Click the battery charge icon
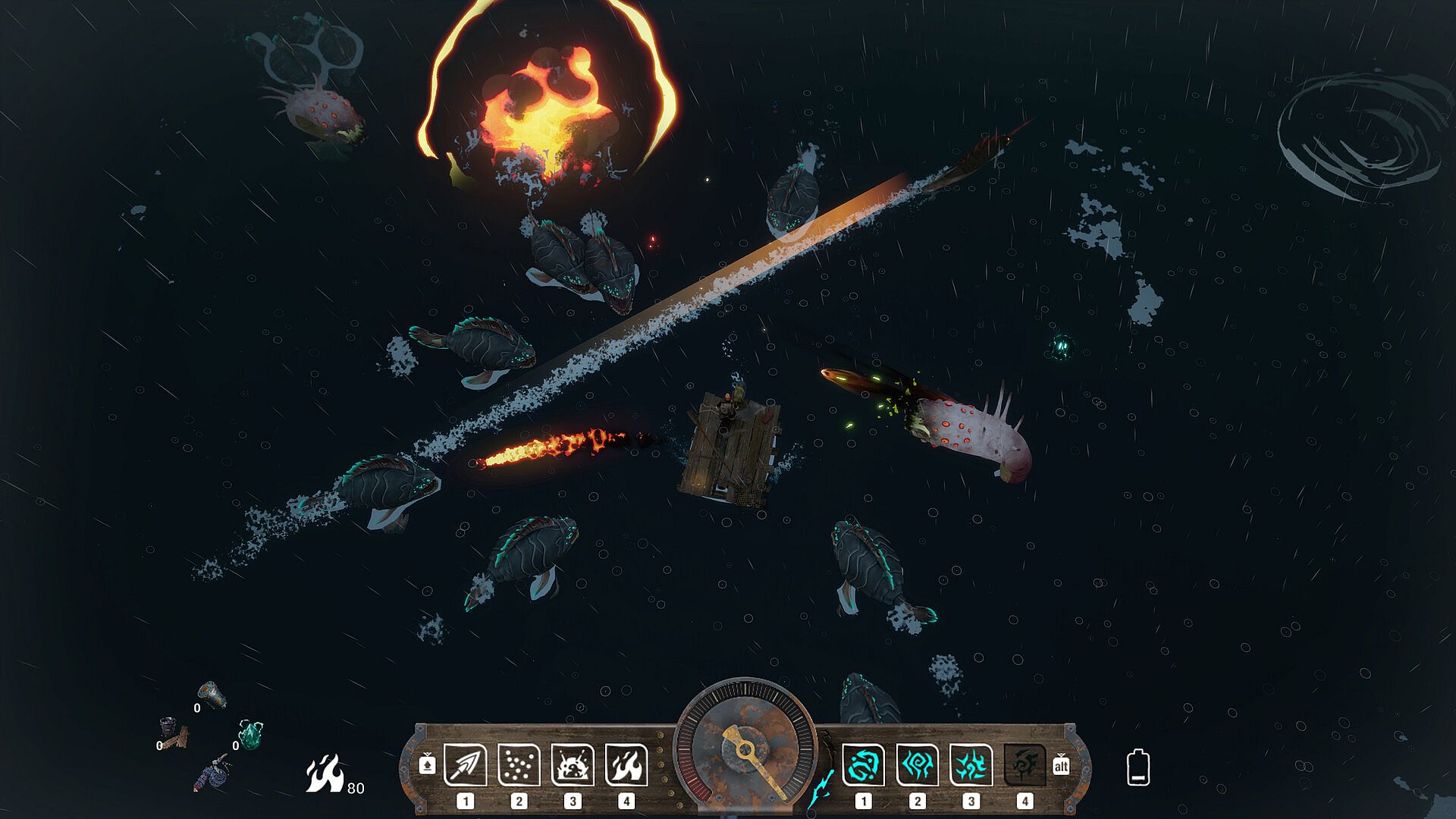Viewport: 1456px width, 819px height. [x=1138, y=767]
